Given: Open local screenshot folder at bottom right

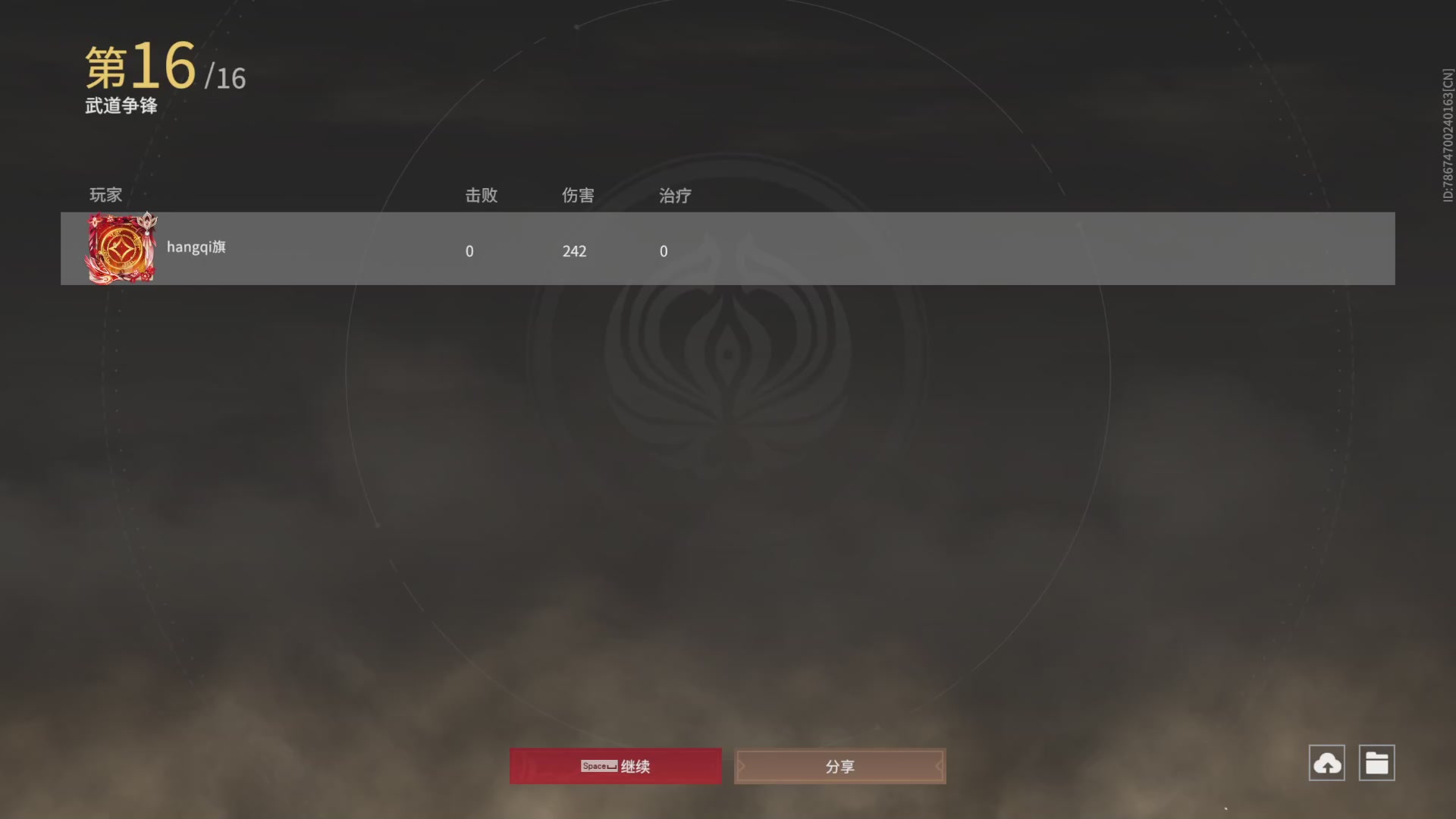Looking at the screenshot, I should [x=1378, y=763].
